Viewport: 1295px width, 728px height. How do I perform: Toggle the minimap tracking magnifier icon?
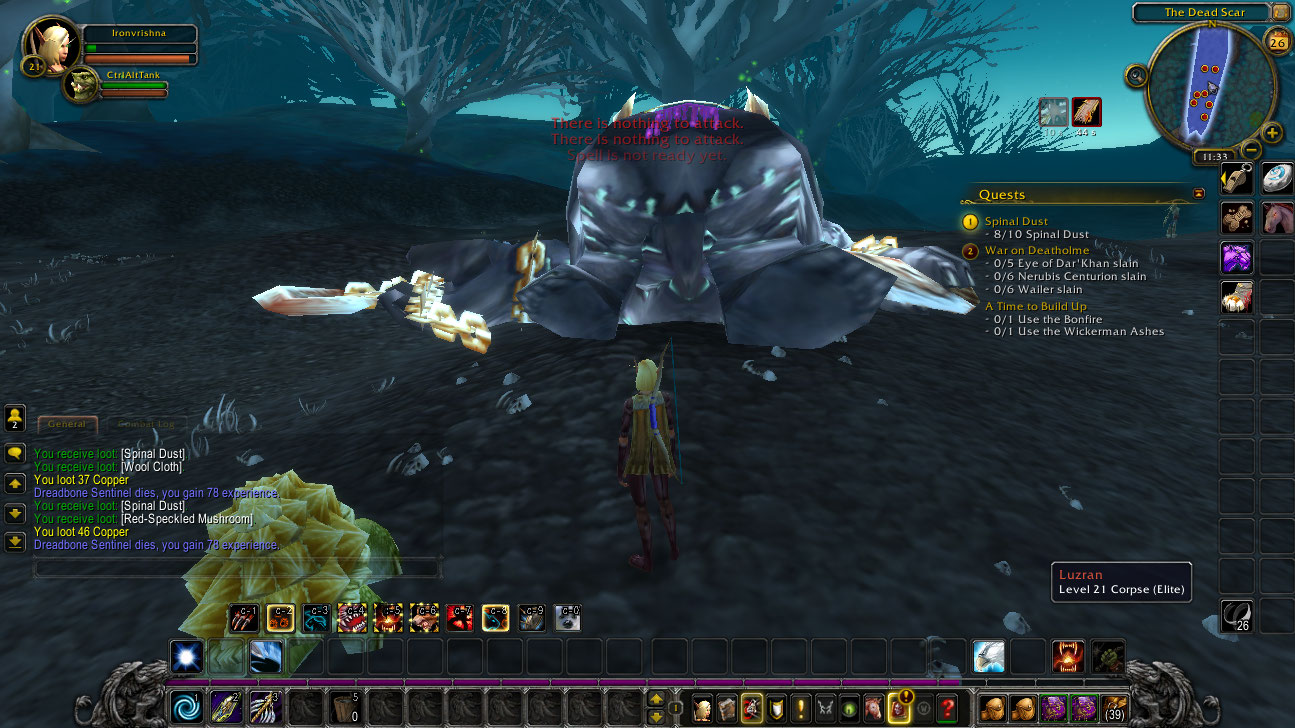point(1136,75)
